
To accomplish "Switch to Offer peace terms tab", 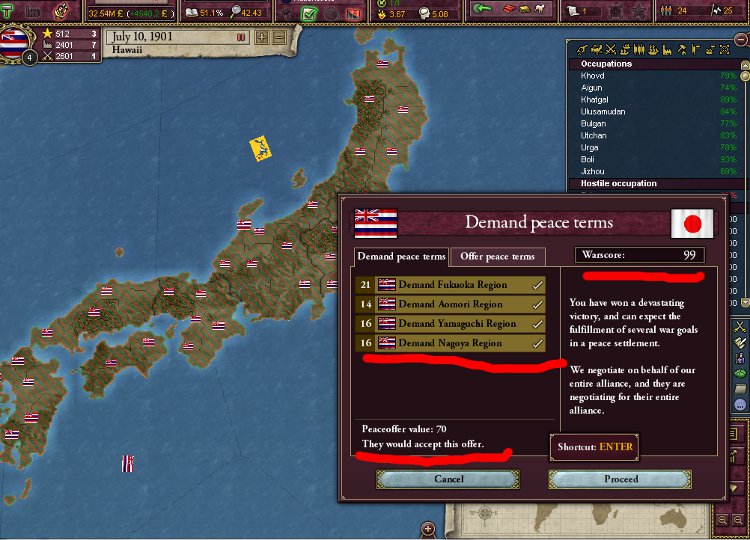I will pyautogui.click(x=497, y=256).
